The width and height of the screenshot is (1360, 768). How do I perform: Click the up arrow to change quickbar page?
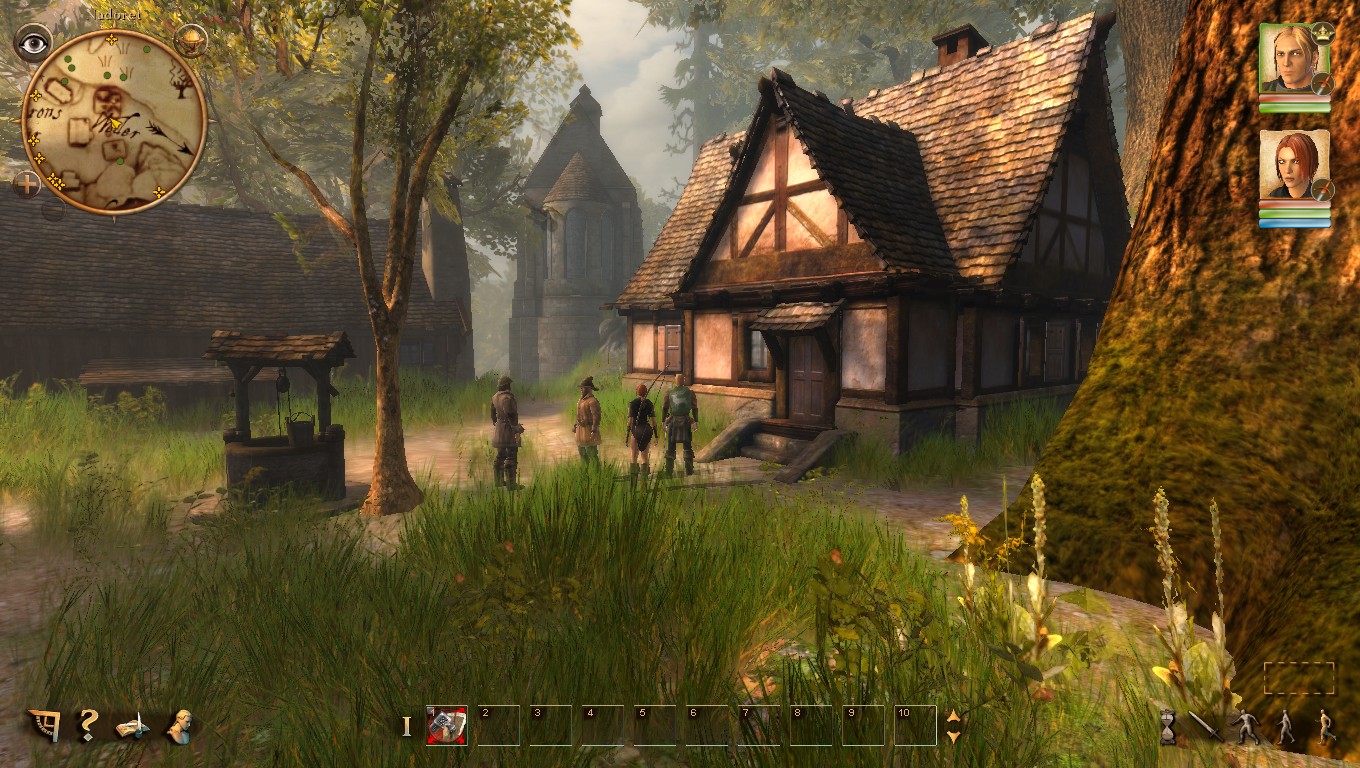(x=952, y=716)
